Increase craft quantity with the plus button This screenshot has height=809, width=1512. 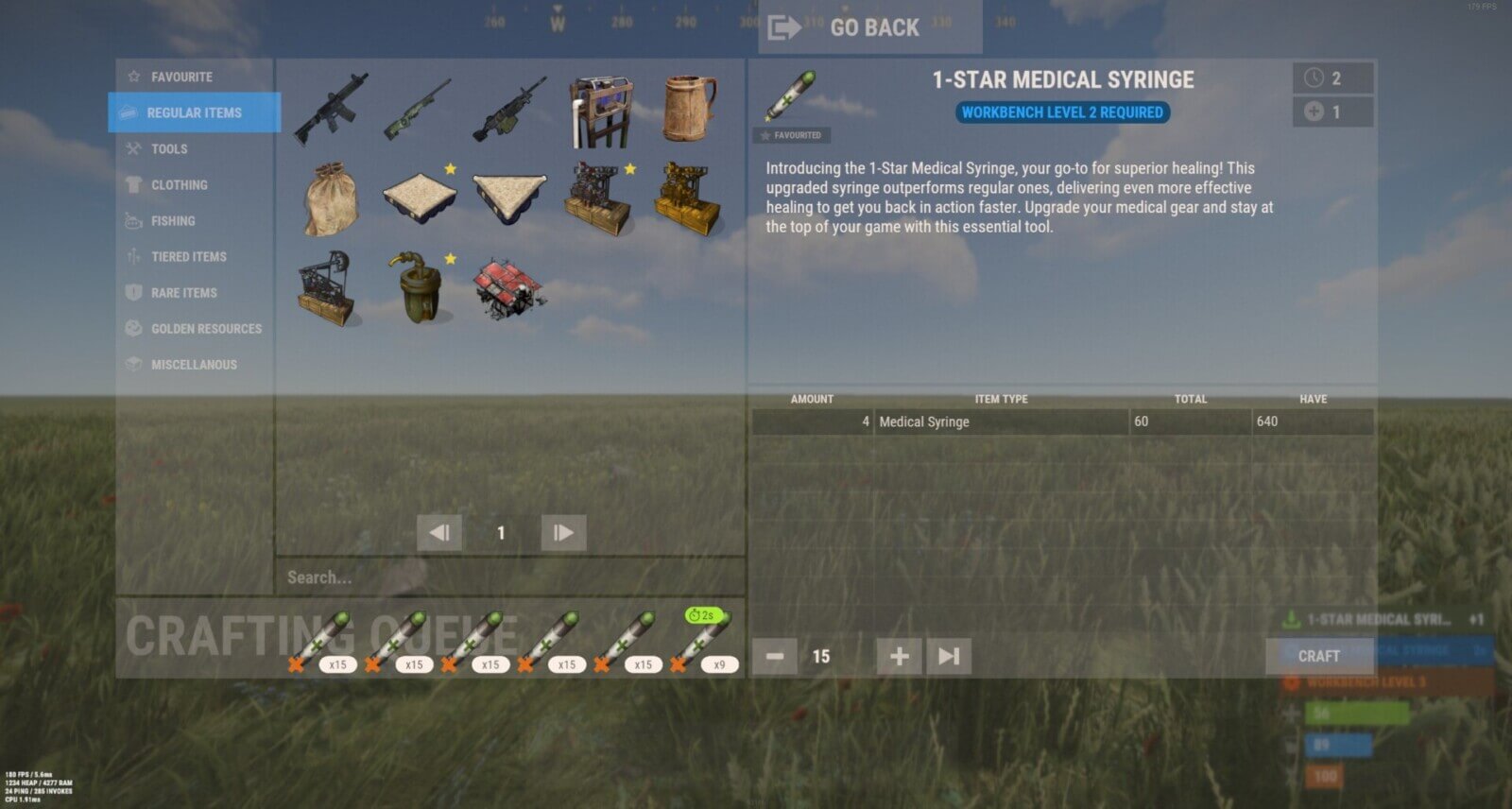(898, 655)
